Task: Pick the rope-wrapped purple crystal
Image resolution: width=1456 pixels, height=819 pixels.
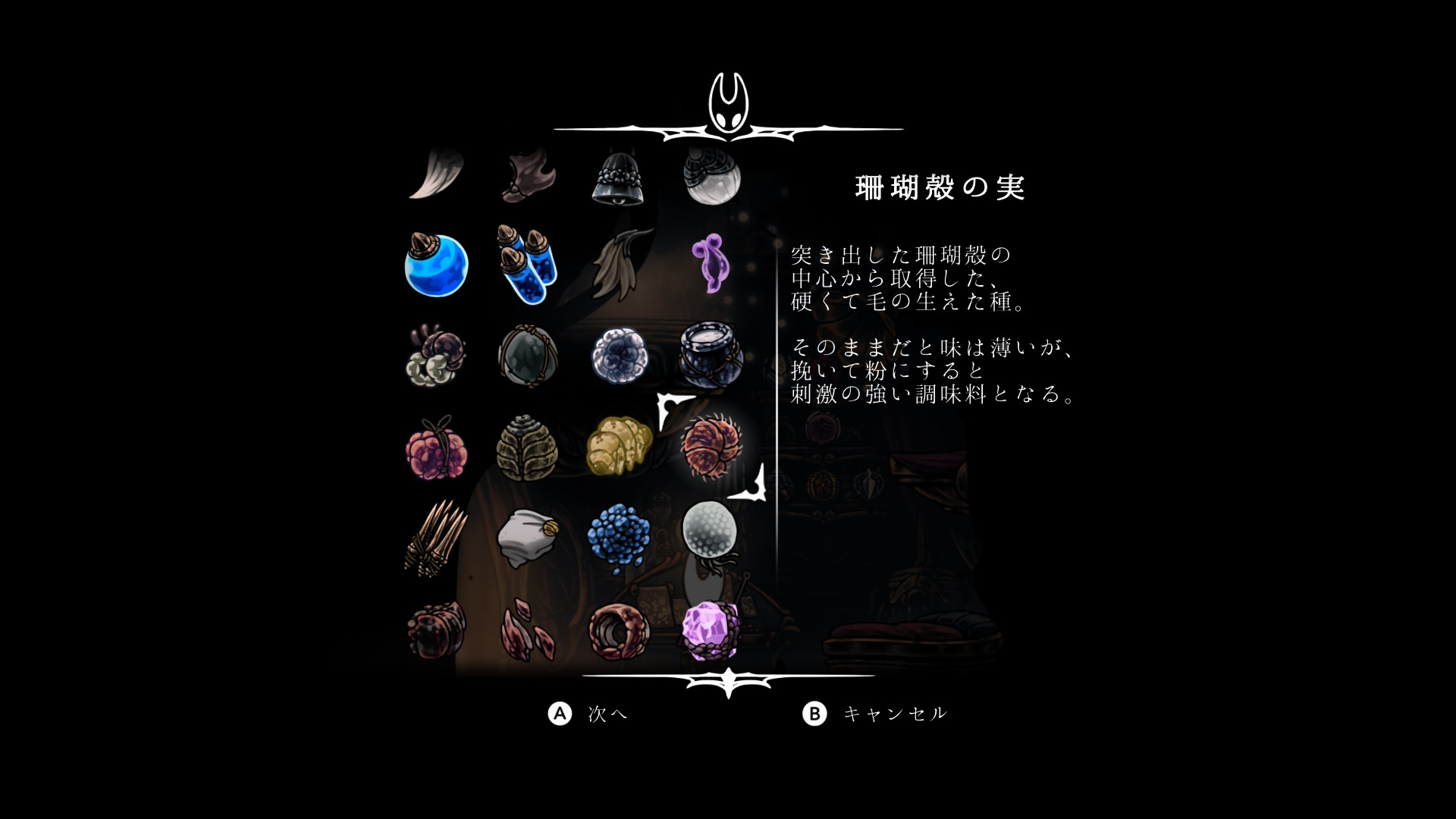Action: tap(711, 630)
